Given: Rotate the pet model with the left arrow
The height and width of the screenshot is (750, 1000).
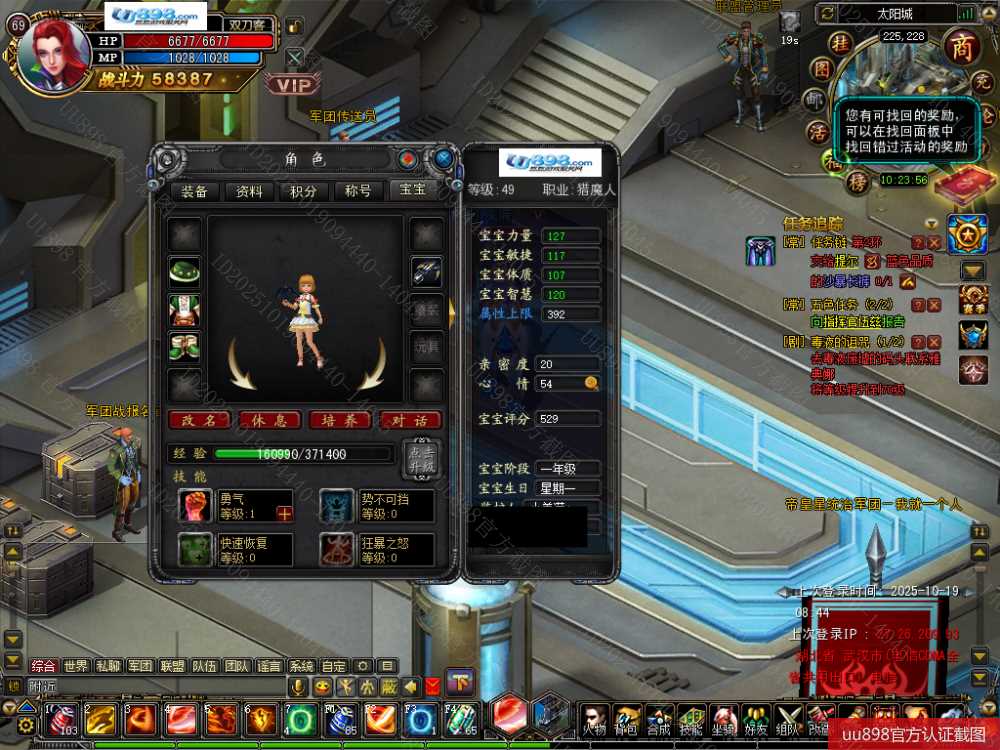Looking at the screenshot, I should [242, 364].
